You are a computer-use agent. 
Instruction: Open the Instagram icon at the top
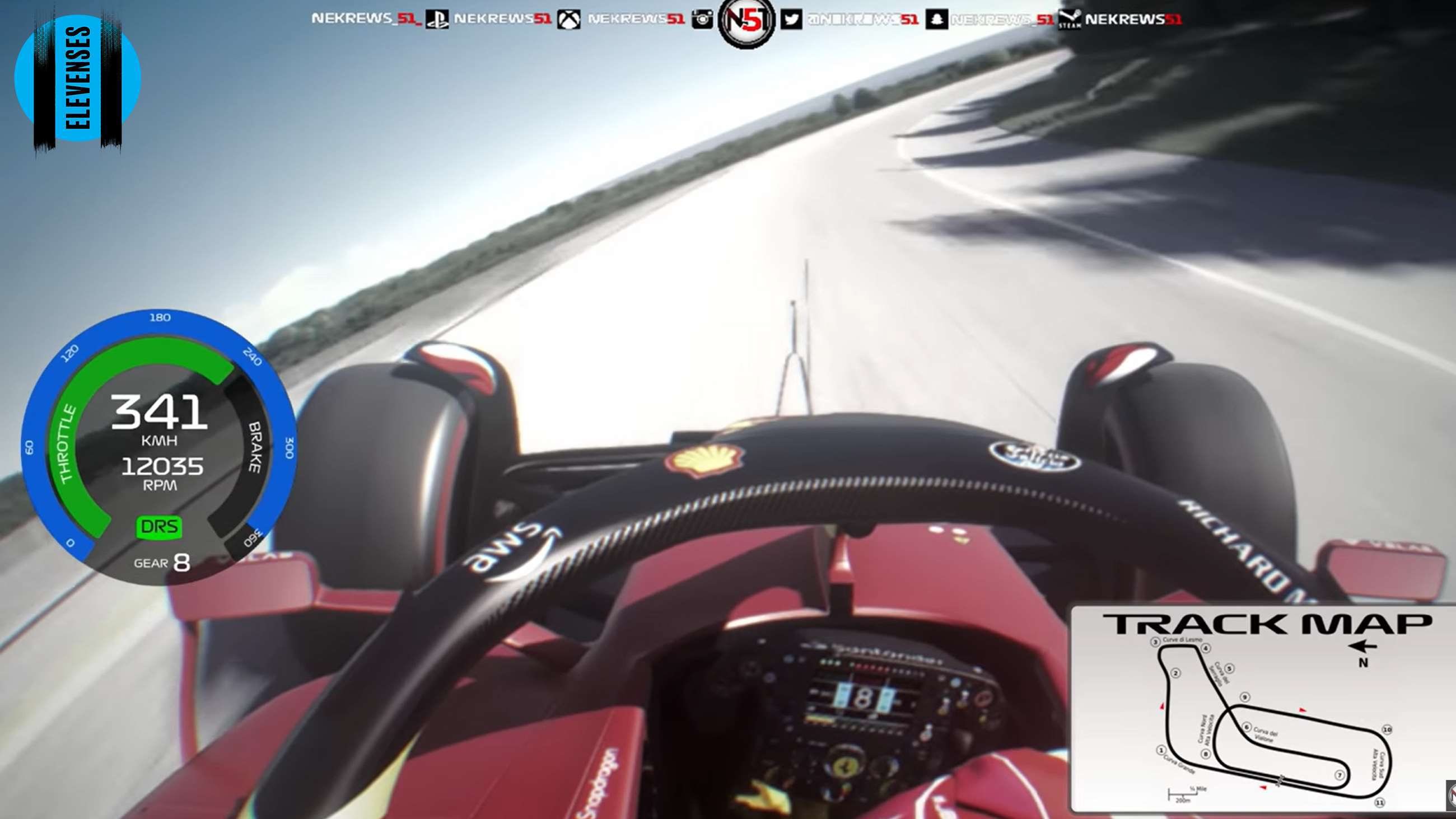tap(703, 18)
